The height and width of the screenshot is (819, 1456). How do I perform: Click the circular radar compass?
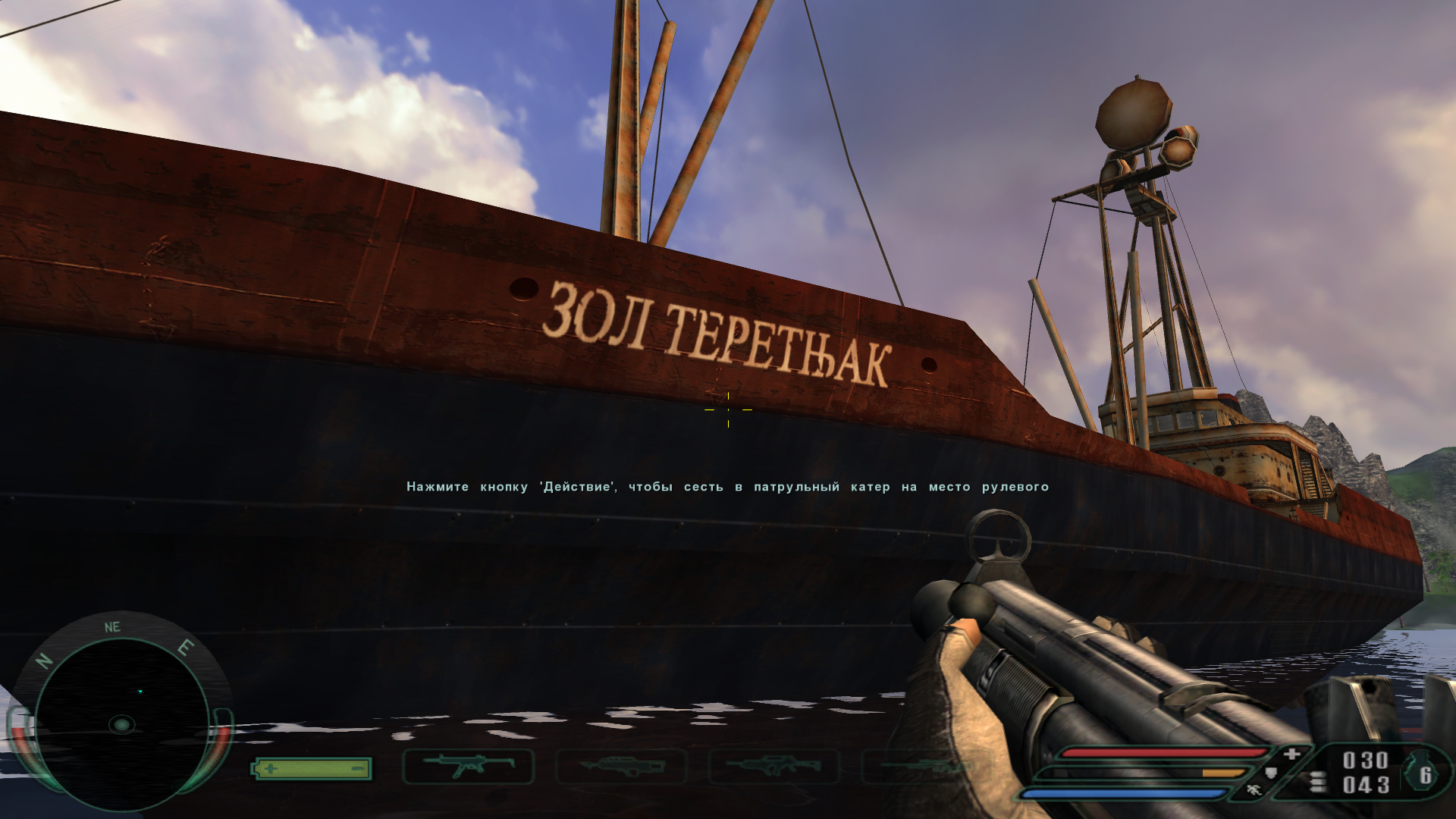(121, 723)
